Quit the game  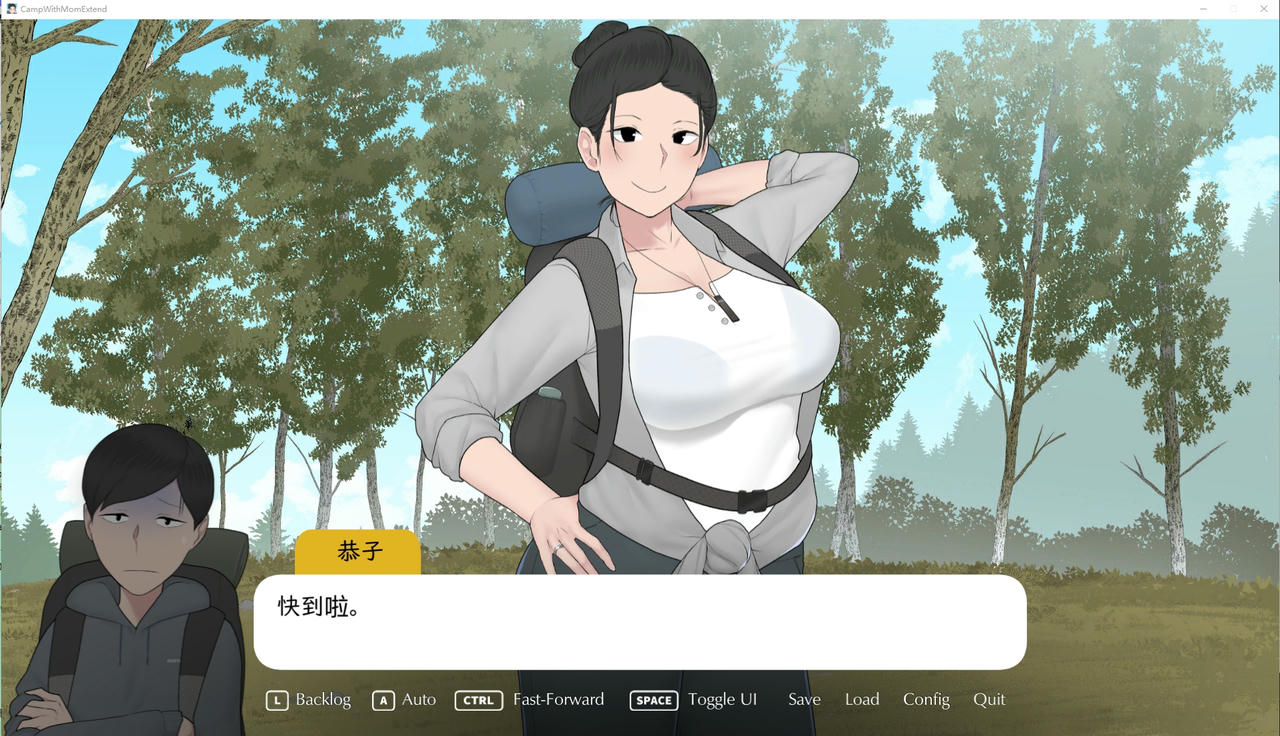[989, 699]
